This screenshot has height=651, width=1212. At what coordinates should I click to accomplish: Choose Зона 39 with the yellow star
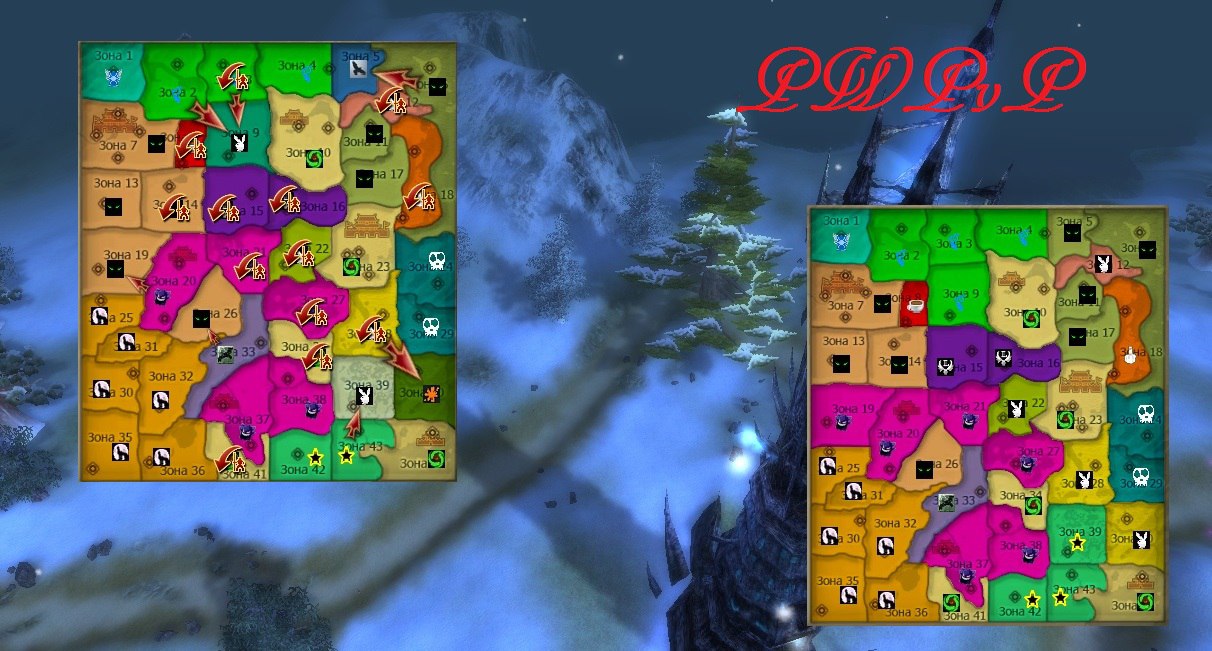coord(1077,542)
